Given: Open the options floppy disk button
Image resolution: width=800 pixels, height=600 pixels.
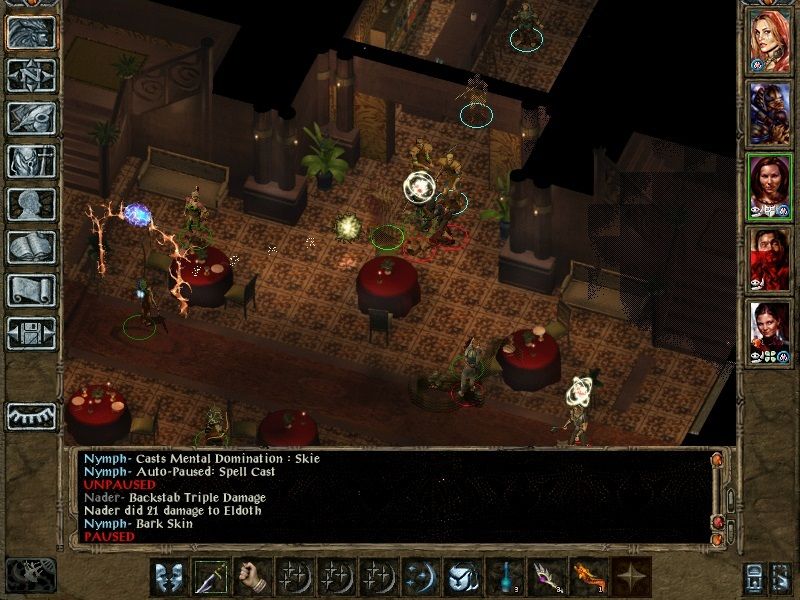Looking at the screenshot, I should (x=31, y=333).
